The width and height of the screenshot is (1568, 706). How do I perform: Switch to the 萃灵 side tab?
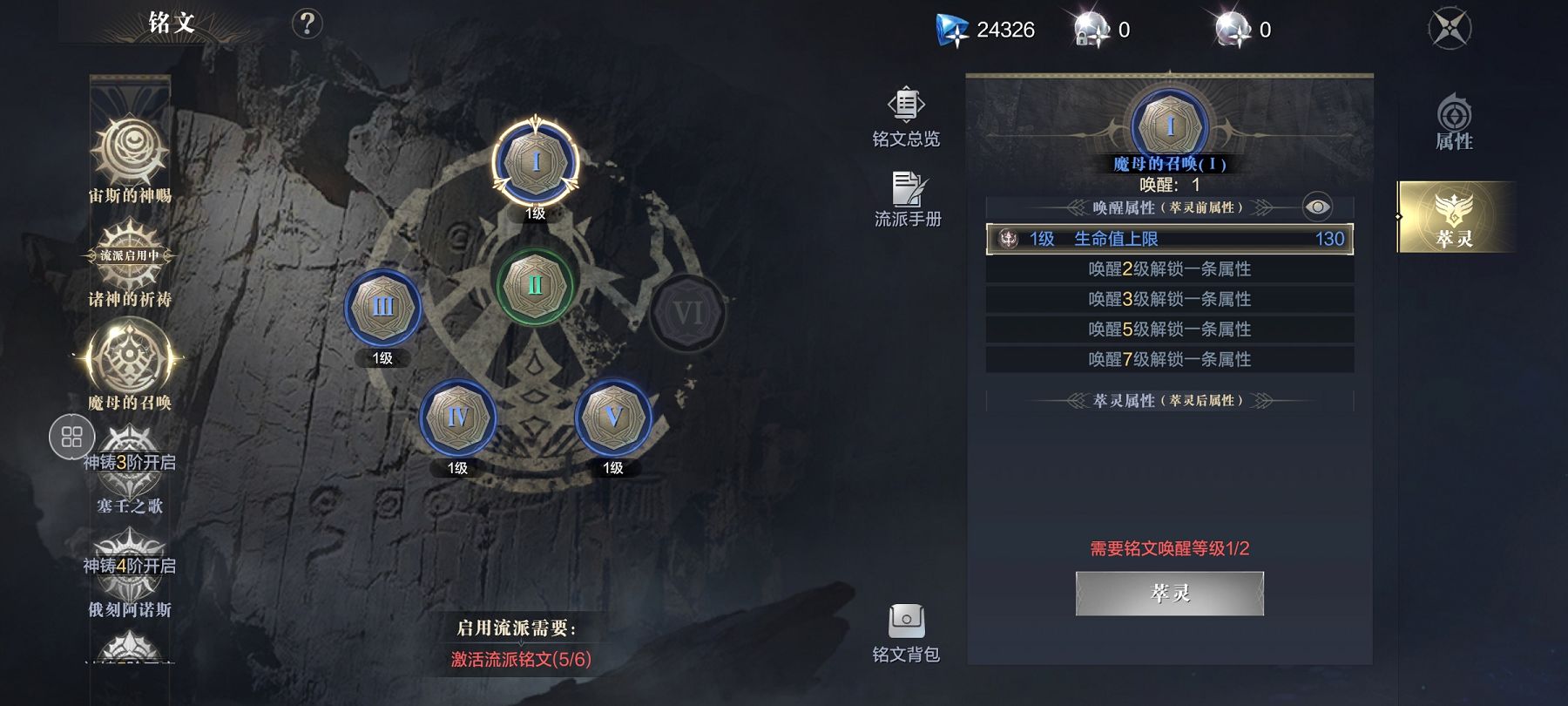click(1454, 218)
